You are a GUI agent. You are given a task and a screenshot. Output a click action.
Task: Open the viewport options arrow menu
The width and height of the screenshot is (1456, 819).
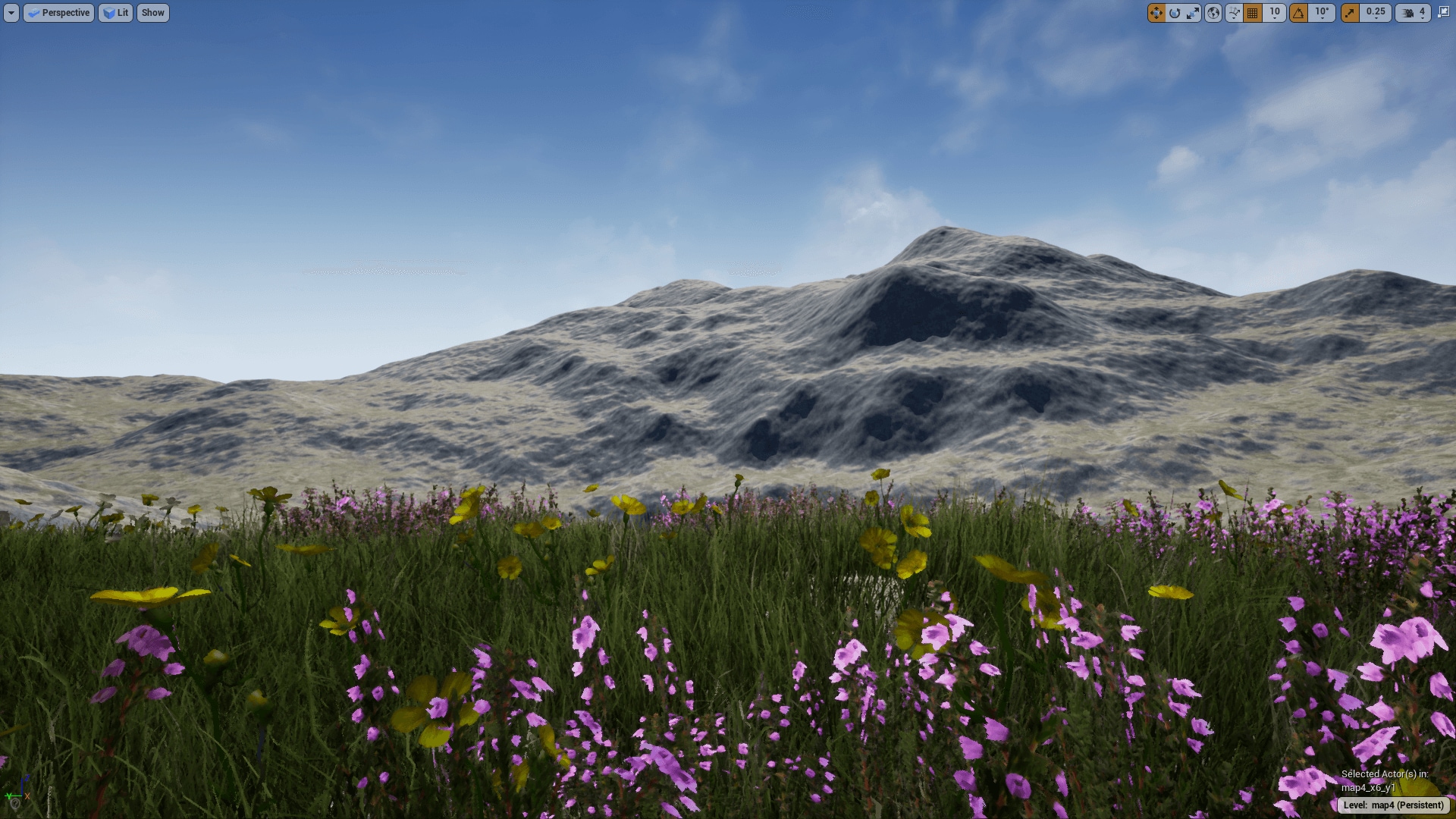pyautogui.click(x=12, y=12)
